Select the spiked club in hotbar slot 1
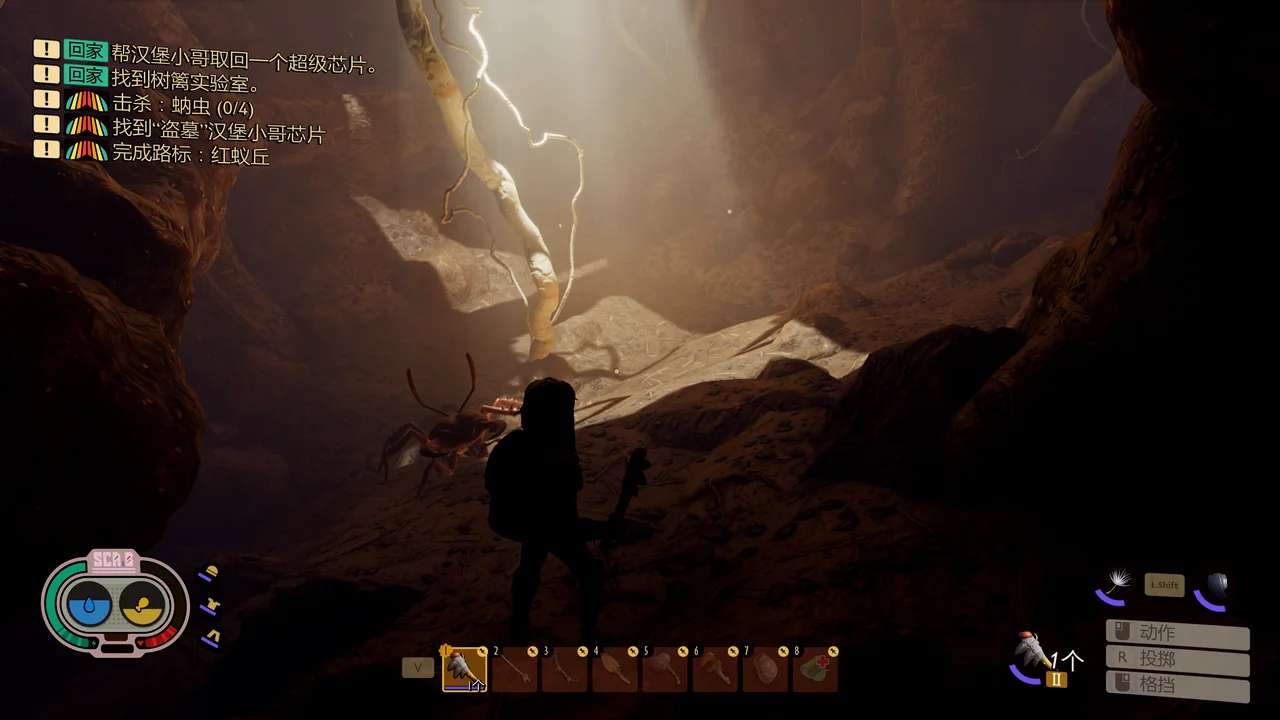This screenshot has height=720, width=1280. 464,669
